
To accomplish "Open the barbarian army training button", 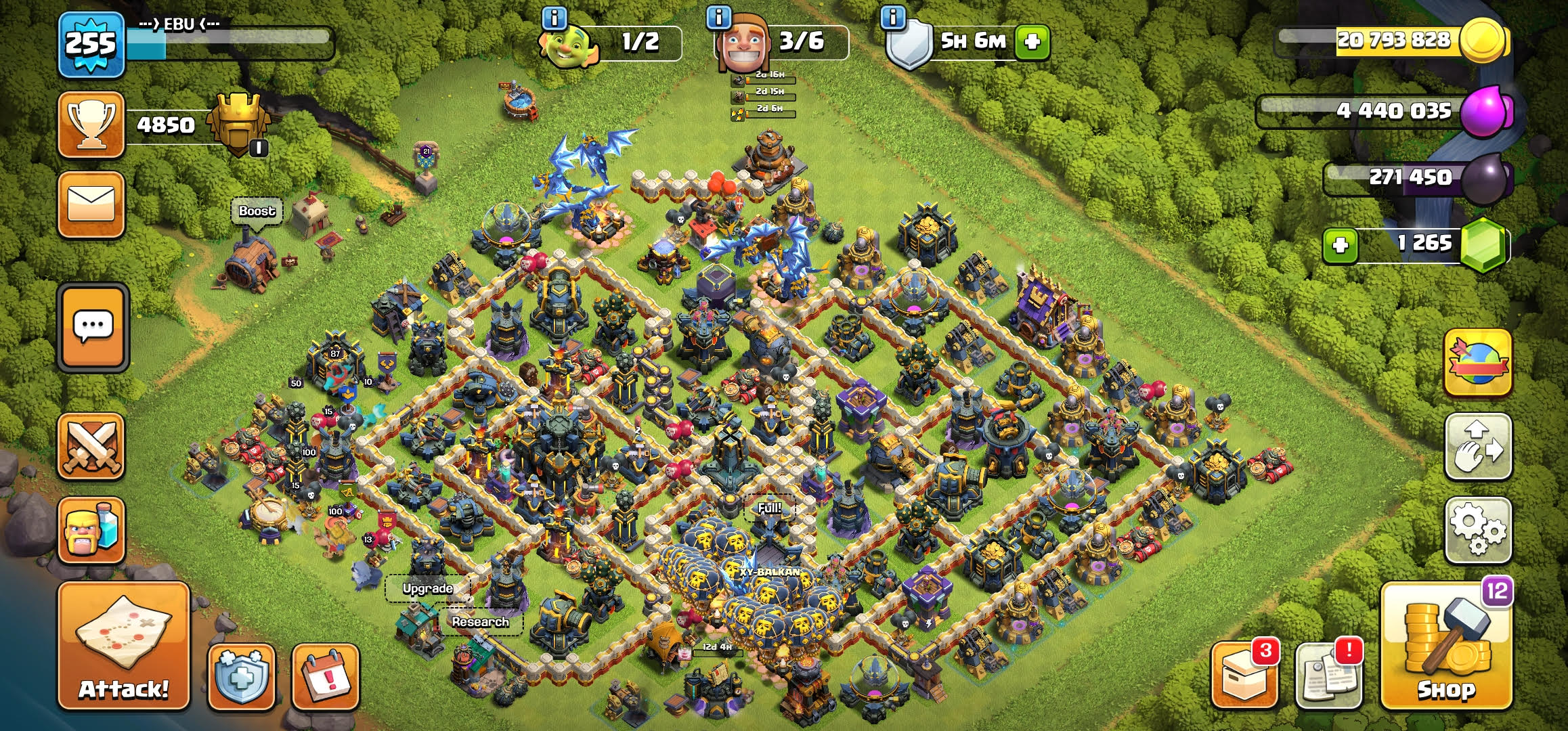I will (x=91, y=531).
